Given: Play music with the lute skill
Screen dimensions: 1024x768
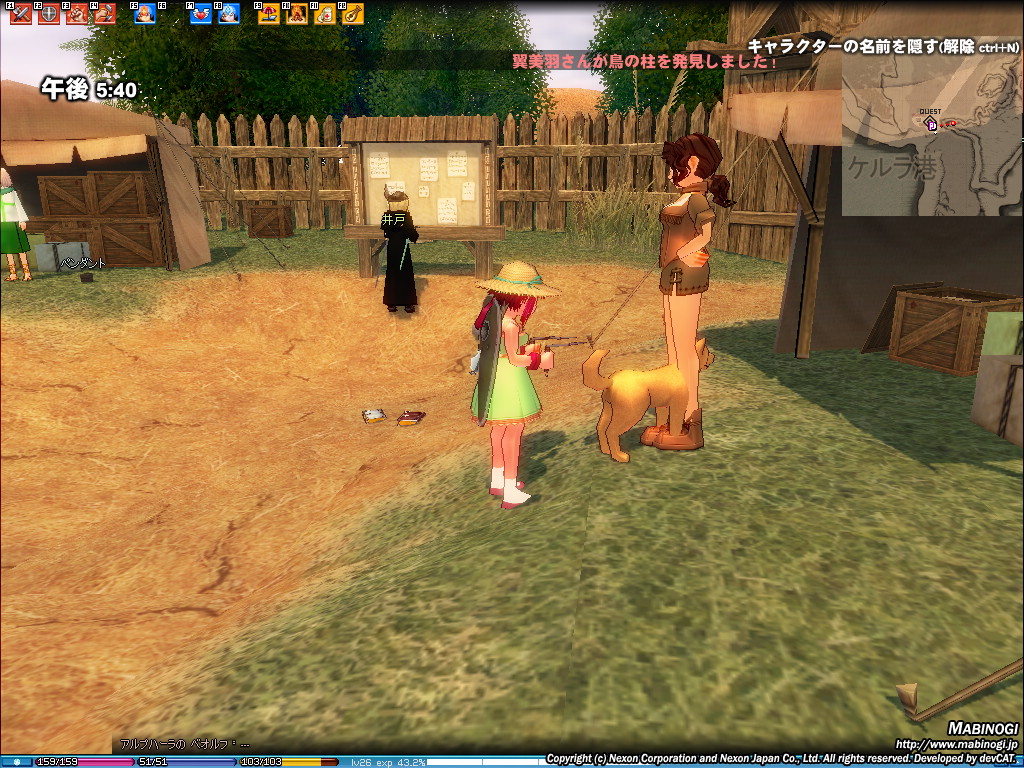Looking at the screenshot, I should point(353,14).
